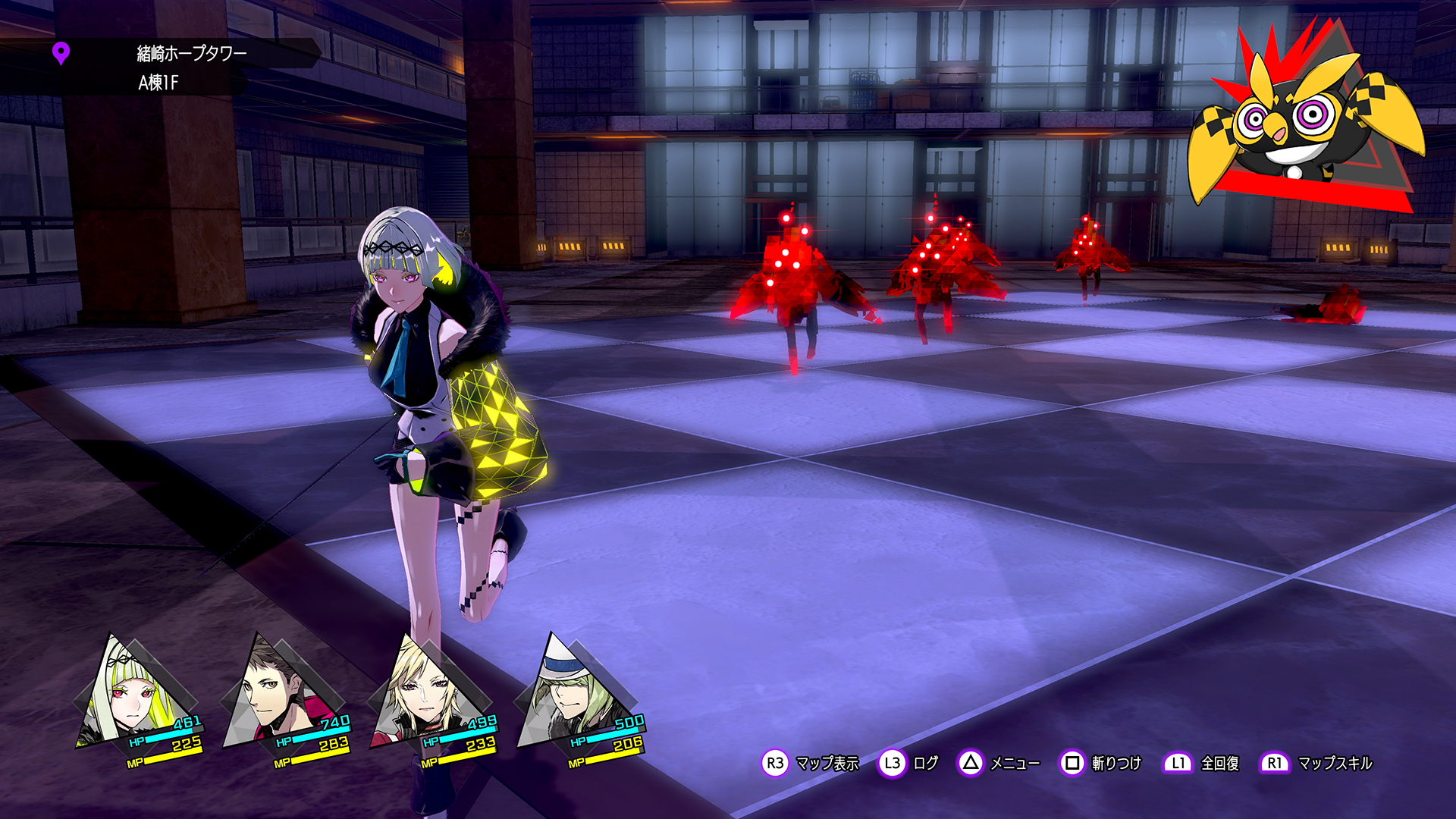This screenshot has width=1456, height=819.
Task: Choose the 斬りつけ slash action
Action: (1100, 763)
